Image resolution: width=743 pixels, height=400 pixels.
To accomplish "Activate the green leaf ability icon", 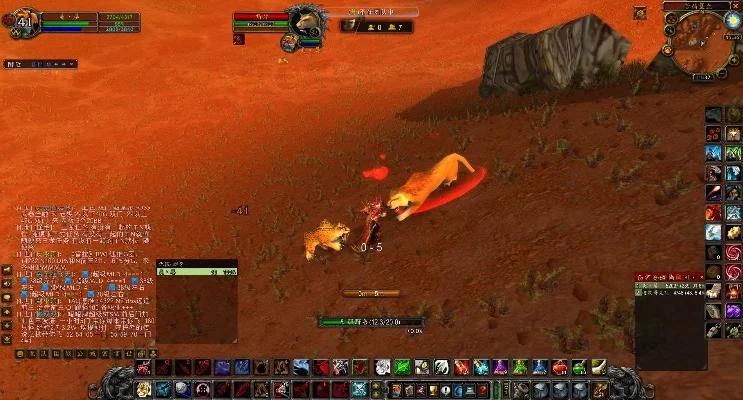I will tap(402, 367).
